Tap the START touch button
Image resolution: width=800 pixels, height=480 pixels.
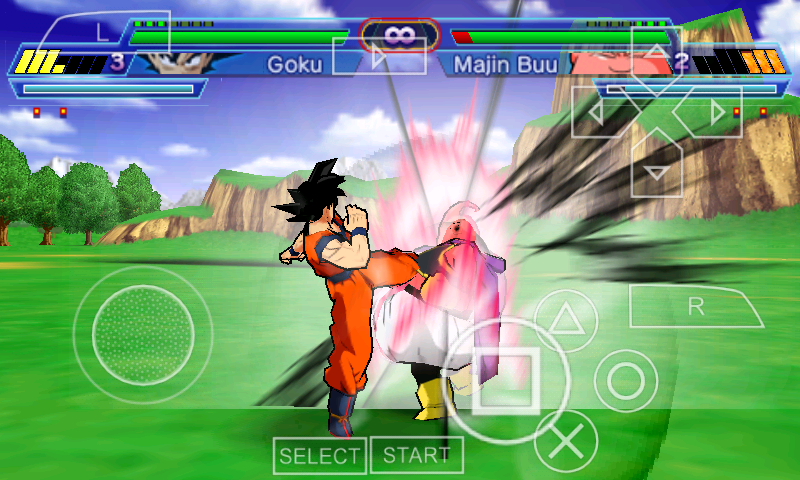coord(416,455)
